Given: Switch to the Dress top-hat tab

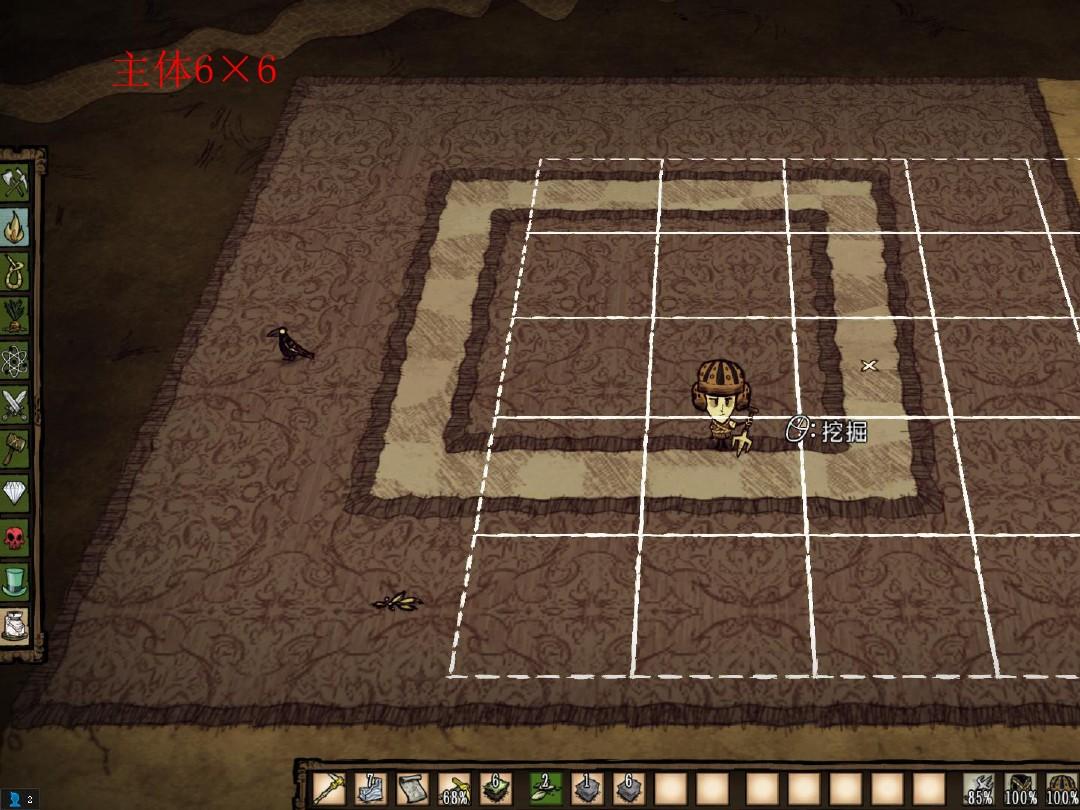Looking at the screenshot, I should click(15, 581).
